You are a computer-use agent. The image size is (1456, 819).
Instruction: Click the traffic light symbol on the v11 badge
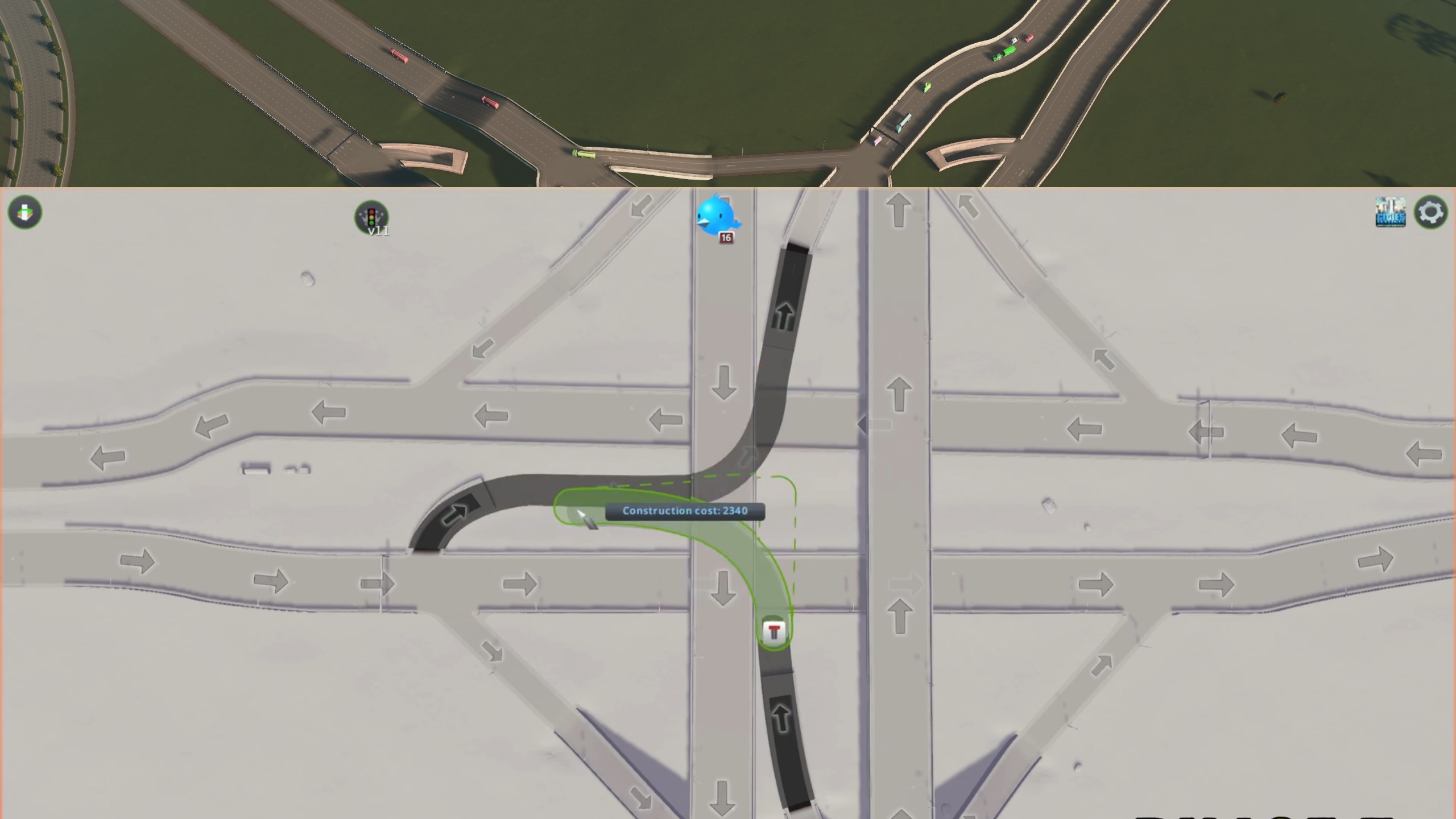[x=373, y=215]
